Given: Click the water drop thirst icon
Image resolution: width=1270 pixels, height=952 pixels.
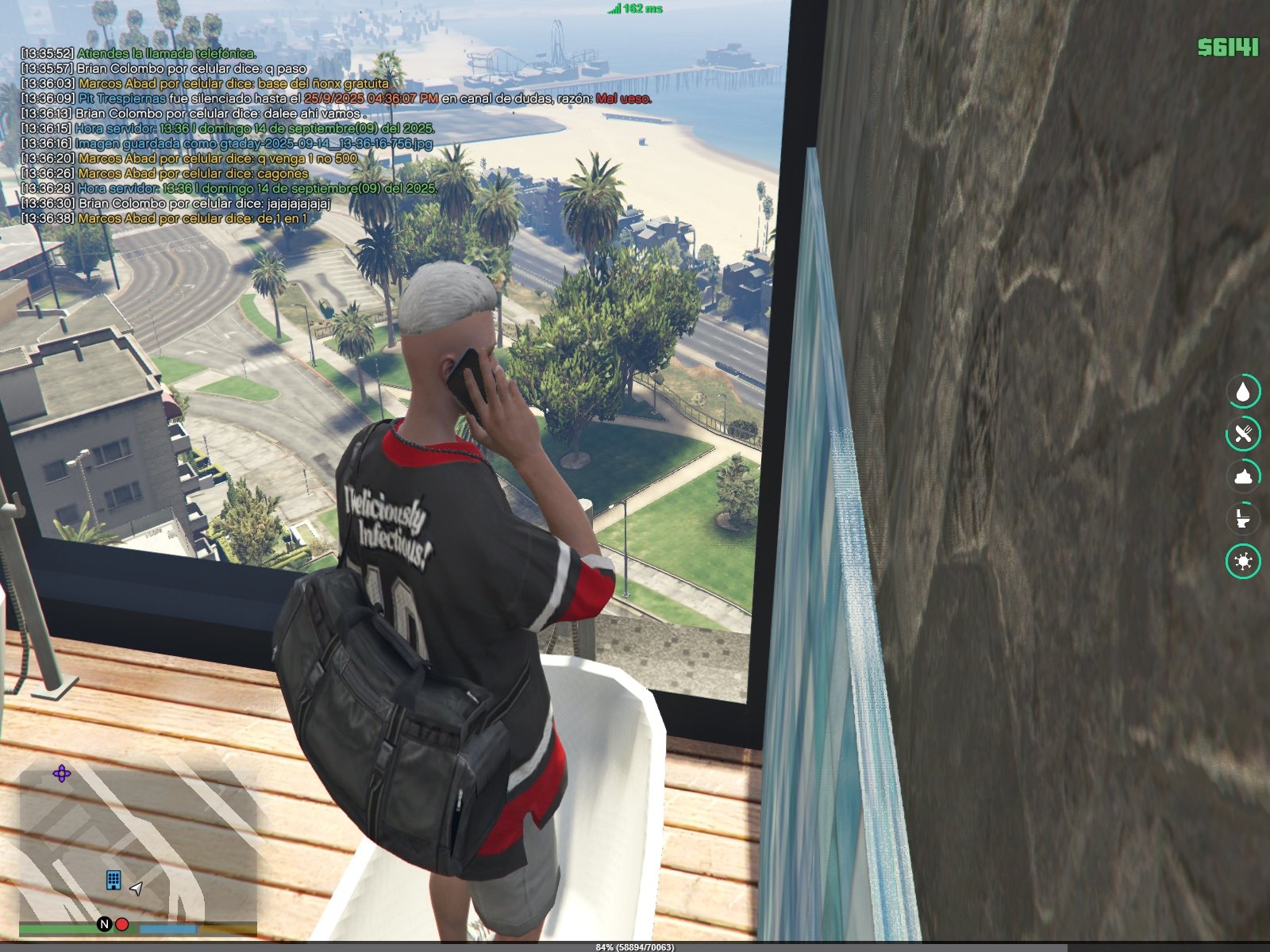Looking at the screenshot, I should (1243, 391).
